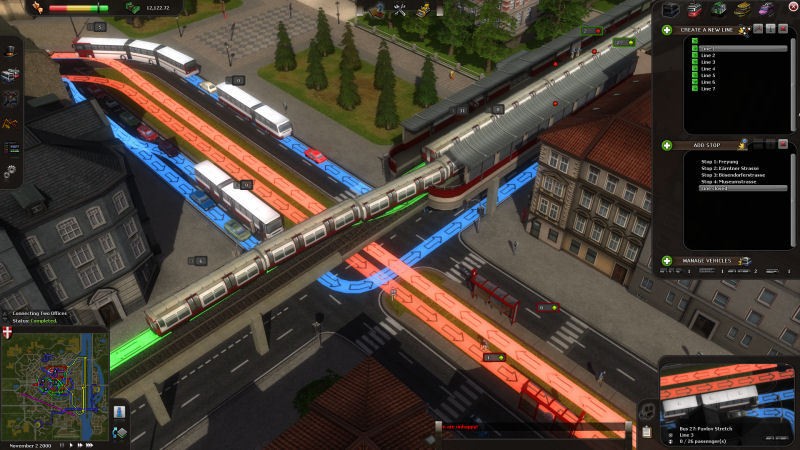Image resolution: width=800 pixels, height=450 pixels.
Task: Open the wrench and tools icon
Action: coord(400,10)
